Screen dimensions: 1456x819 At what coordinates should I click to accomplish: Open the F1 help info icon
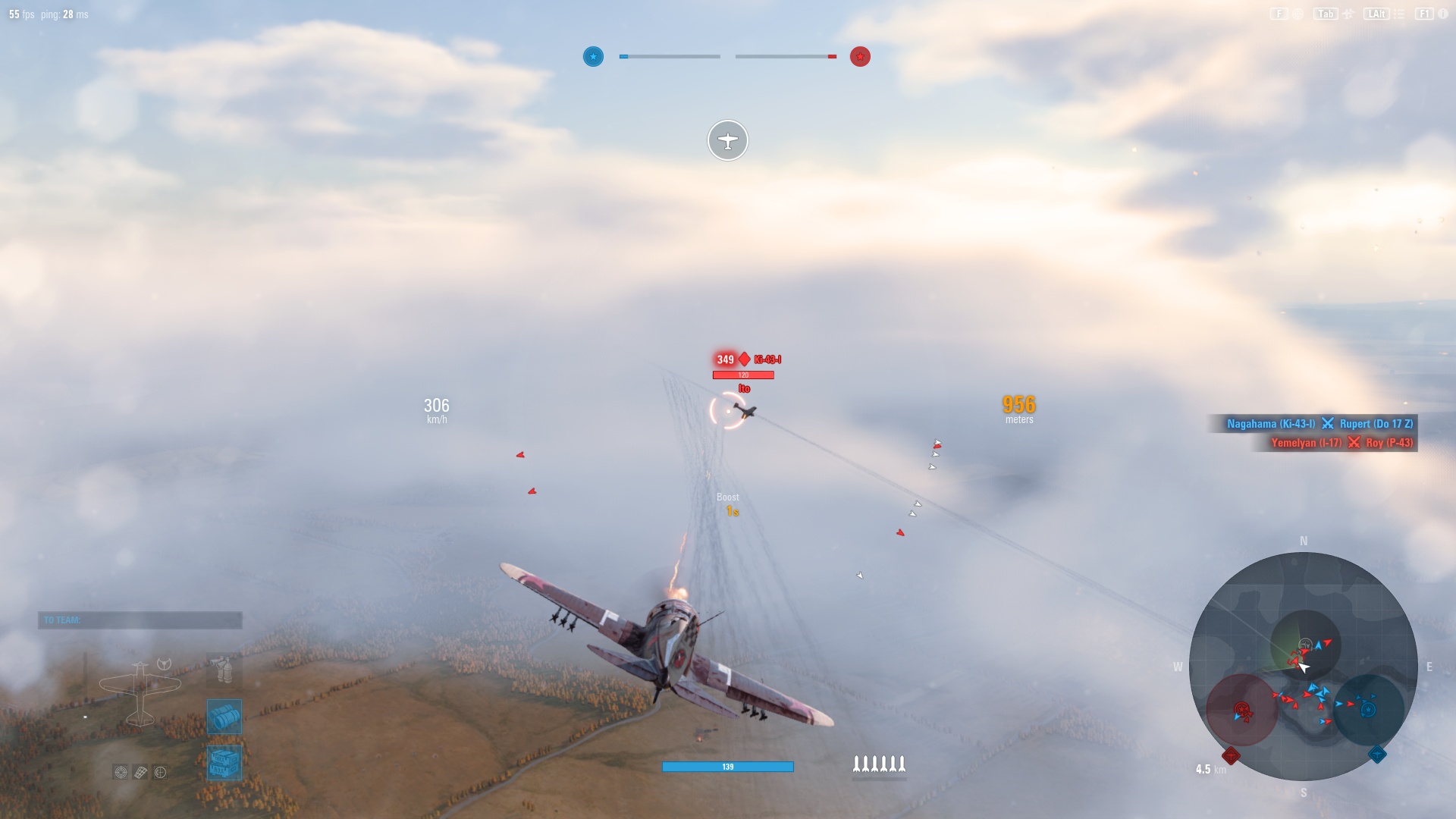coord(1423,14)
